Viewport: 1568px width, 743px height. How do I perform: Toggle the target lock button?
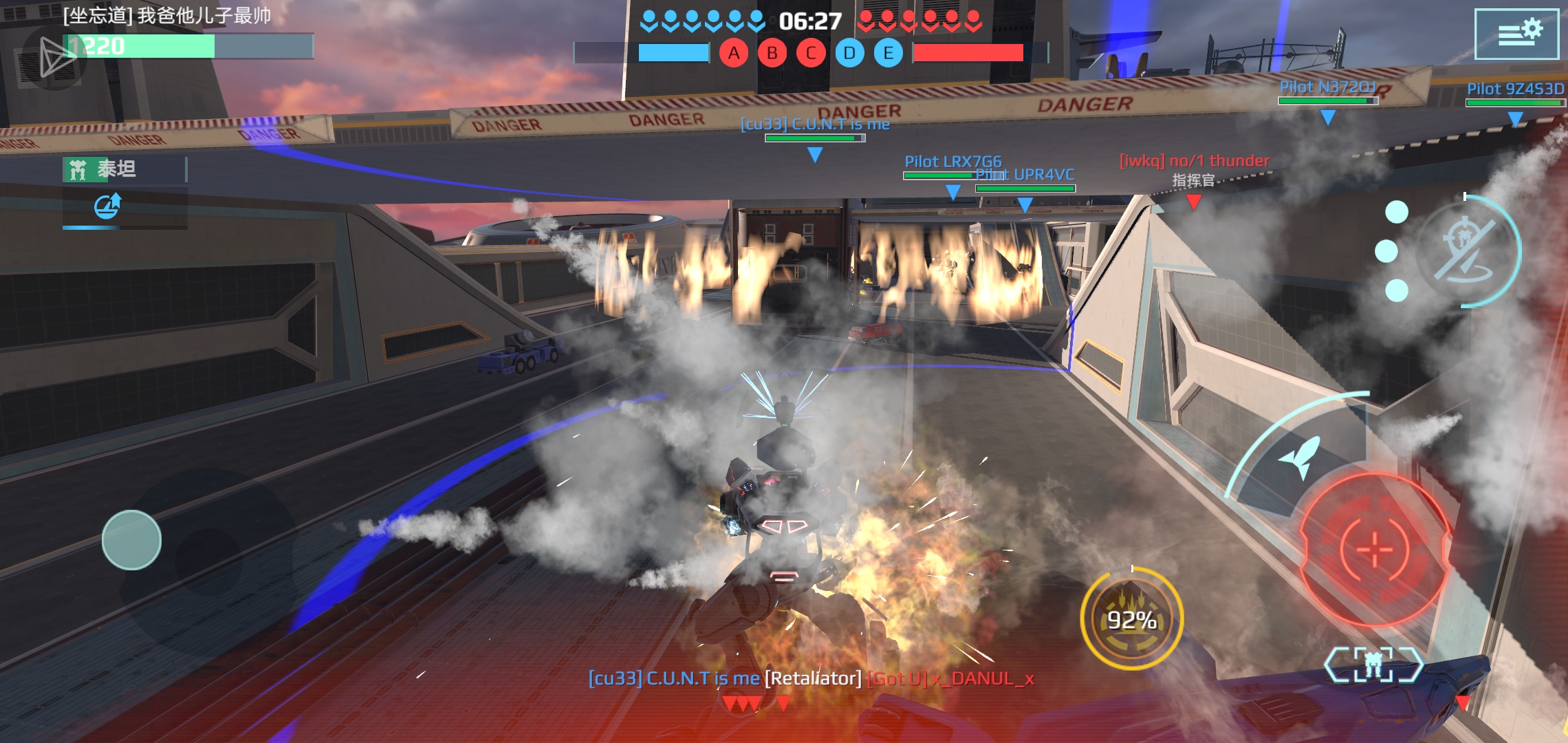1468,251
